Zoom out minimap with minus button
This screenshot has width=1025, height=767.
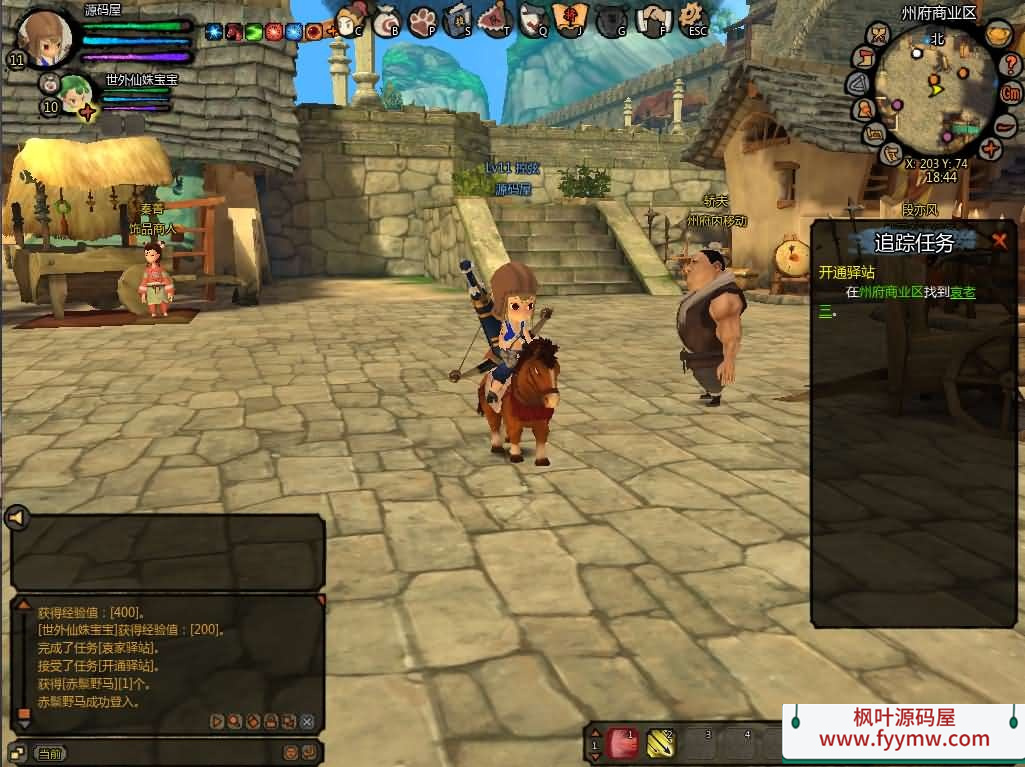[1006, 123]
